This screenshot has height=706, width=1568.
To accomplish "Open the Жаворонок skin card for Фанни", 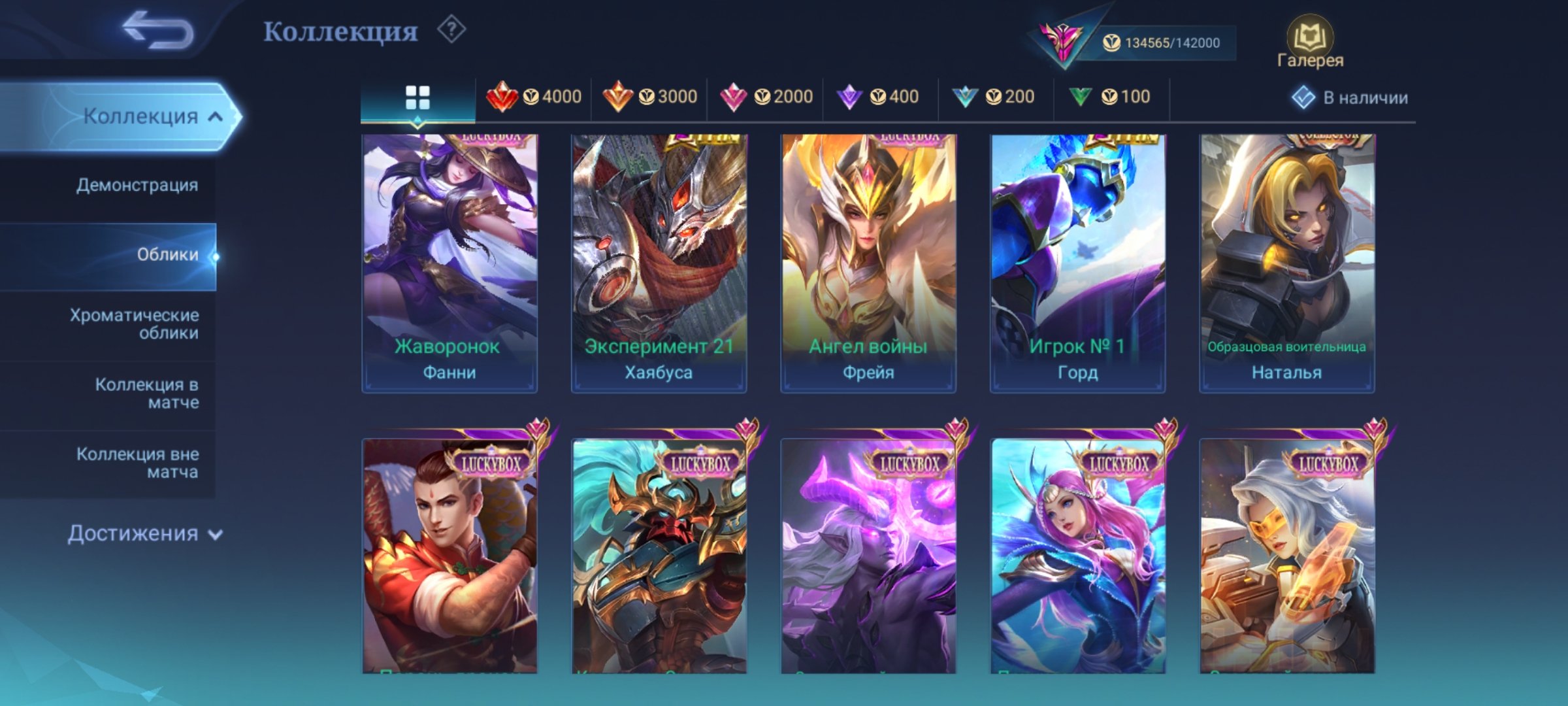I will click(450, 261).
